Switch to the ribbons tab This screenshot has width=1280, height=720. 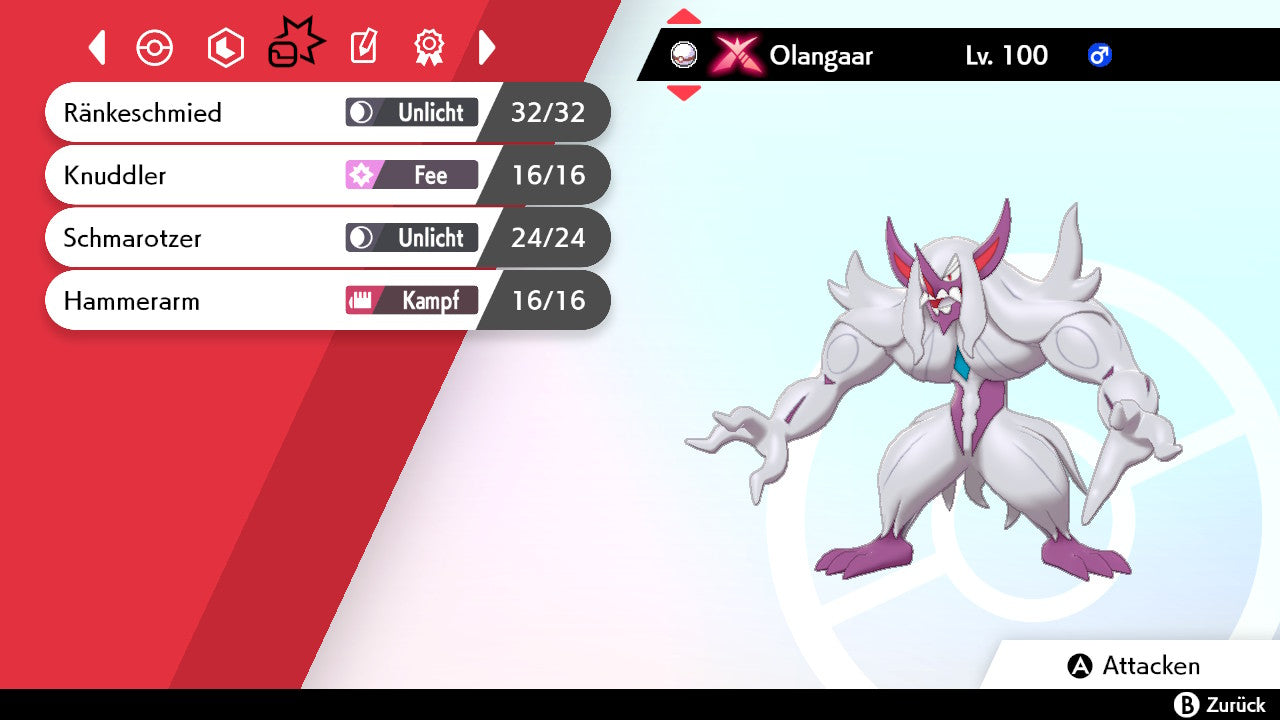429,47
